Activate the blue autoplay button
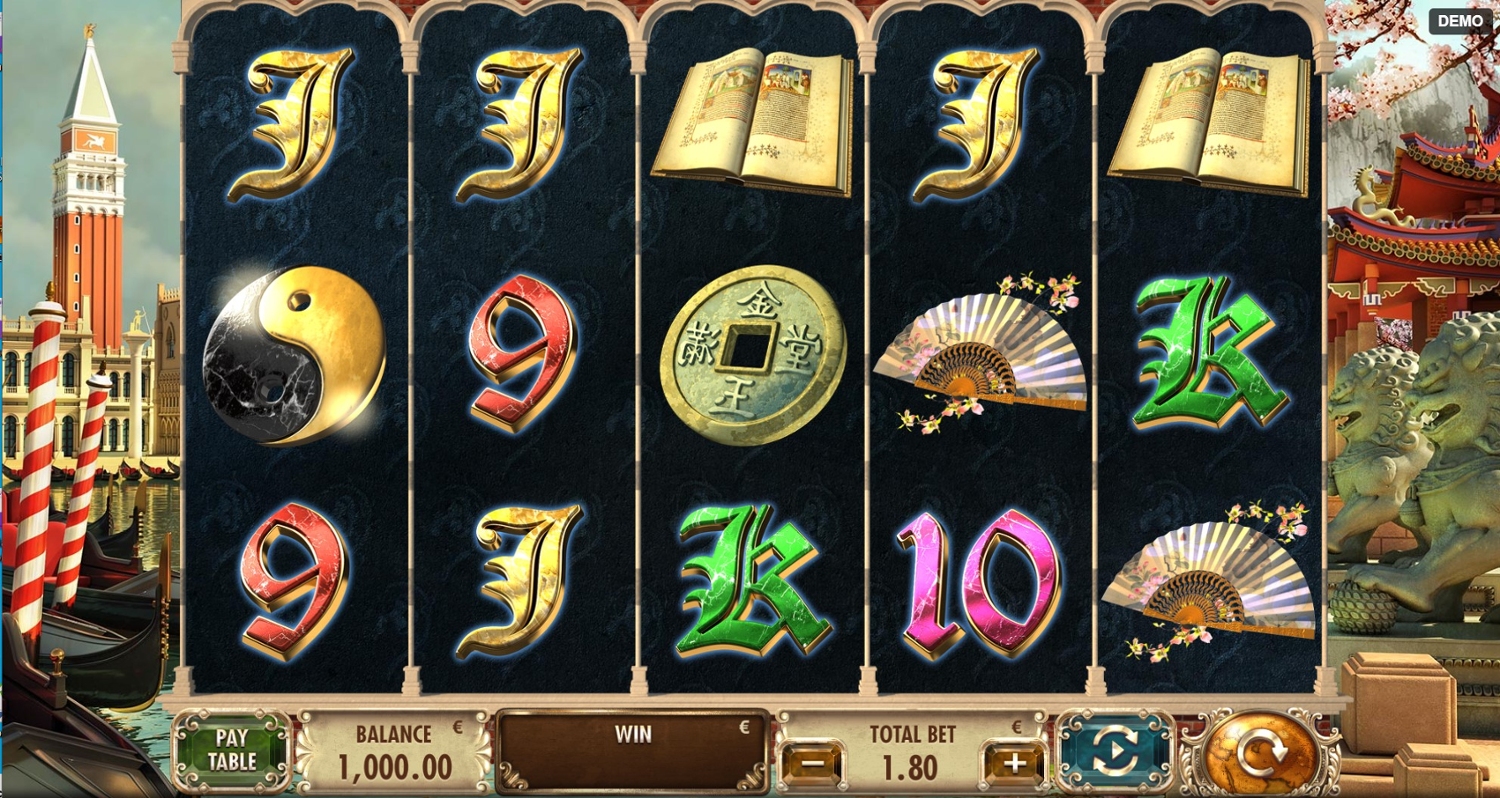The height and width of the screenshot is (798, 1500). tap(1116, 751)
